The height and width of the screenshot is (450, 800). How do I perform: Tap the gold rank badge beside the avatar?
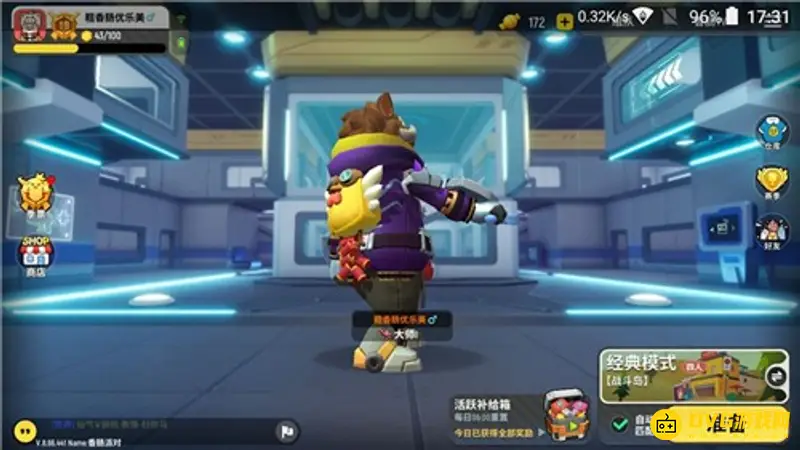pyautogui.click(x=65, y=23)
